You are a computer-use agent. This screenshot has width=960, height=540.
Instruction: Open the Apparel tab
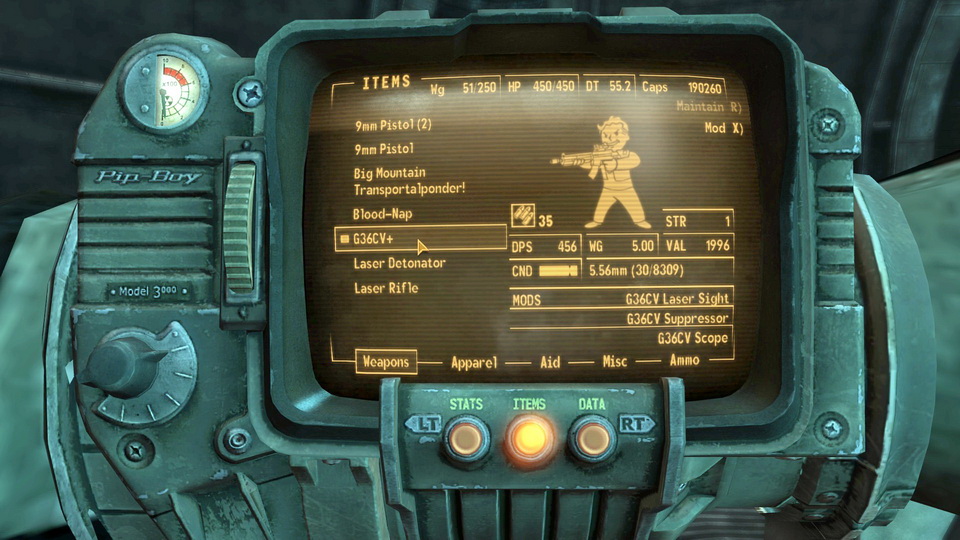coord(474,362)
